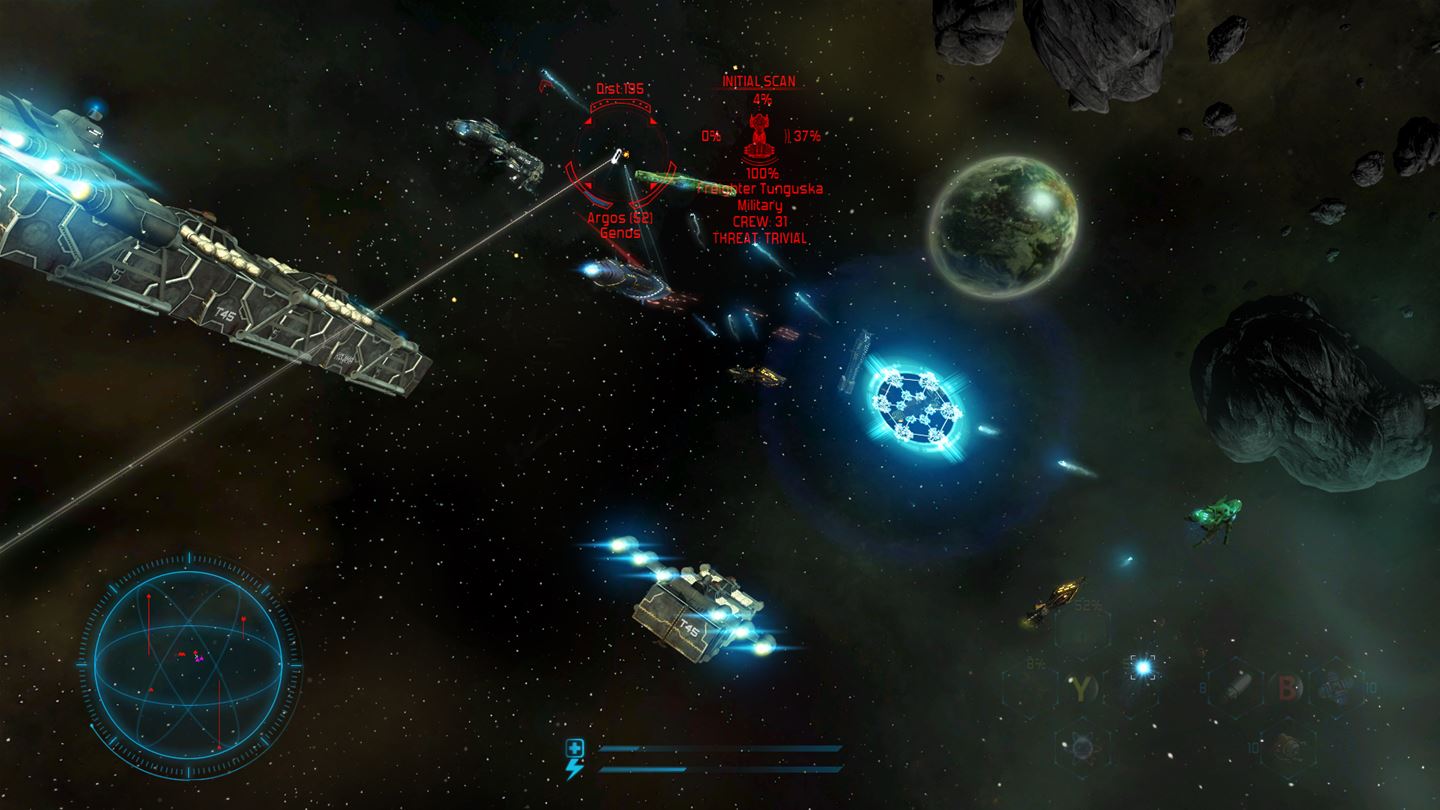Click the energy recharge progress bar
The image size is (1440, 810).
720,768
